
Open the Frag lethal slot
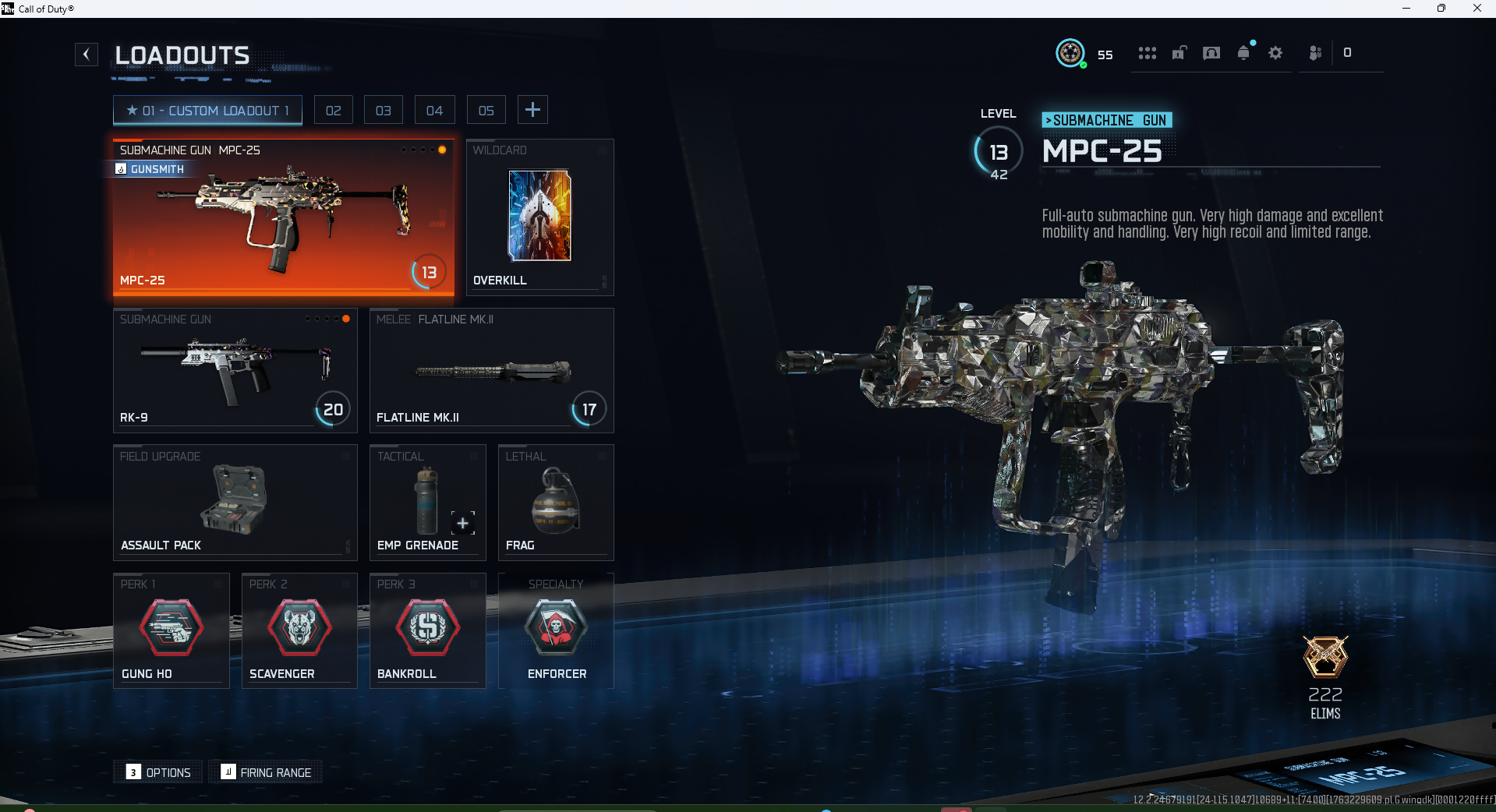(x=556, y=503)
